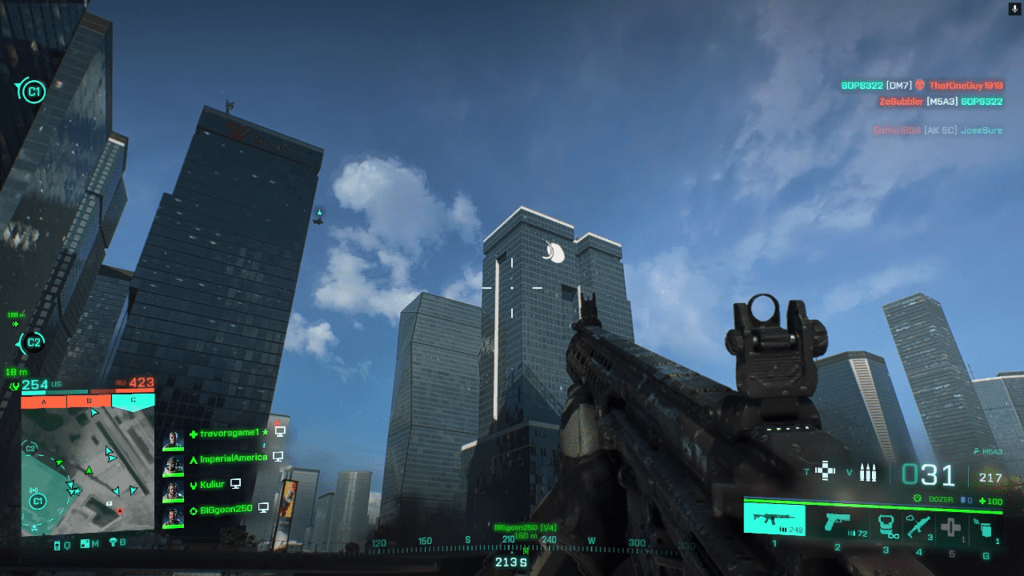This screenshot has height=576, width=1024.
Task: Select squad member BIGgoon250
Action: click(223, 509)
